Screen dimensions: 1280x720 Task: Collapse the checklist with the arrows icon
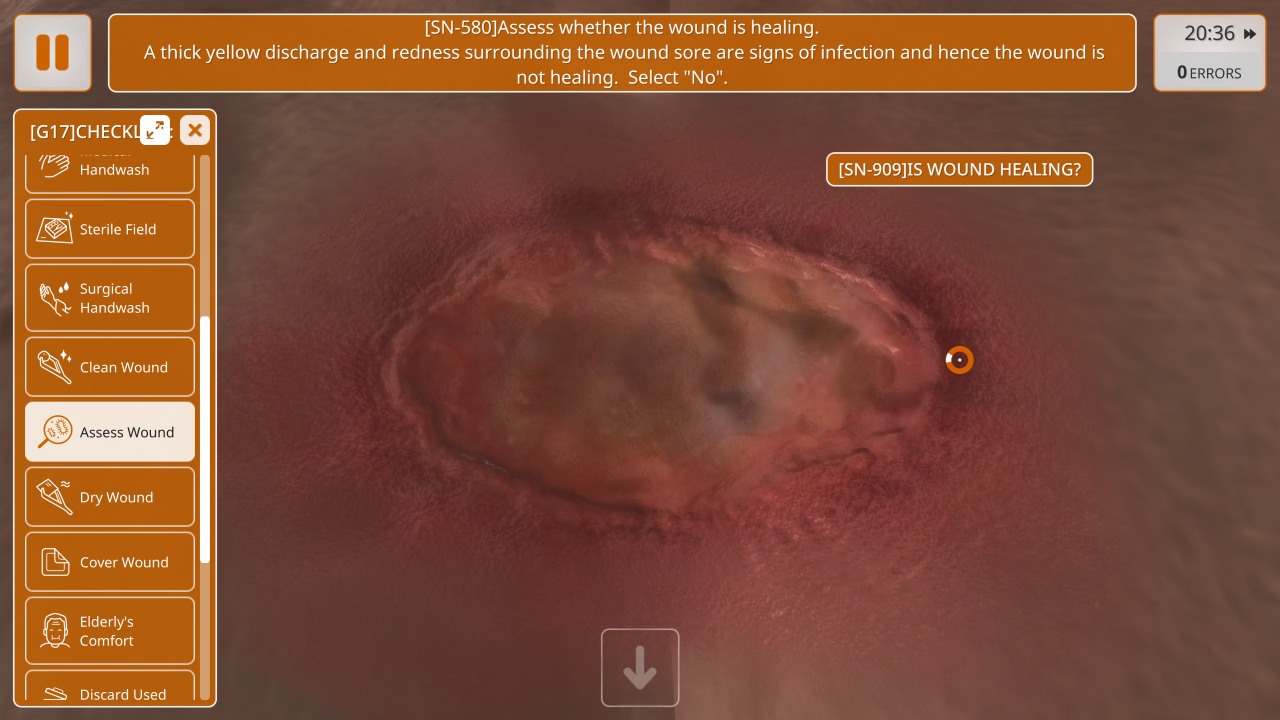(x=155, y=130)
